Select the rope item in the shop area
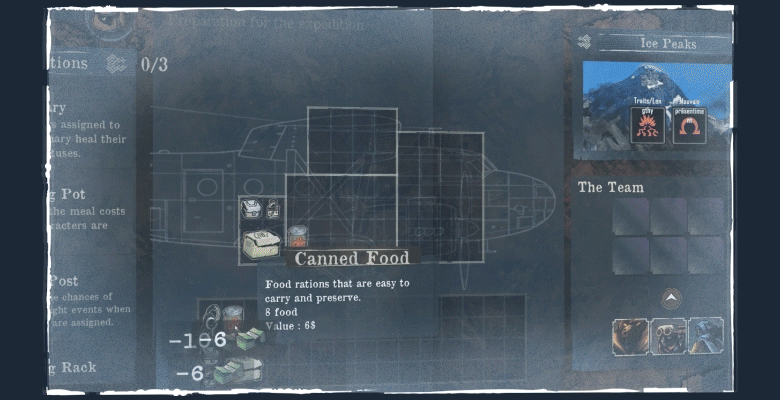Screen dimensions: 780x400 [212, 316]
